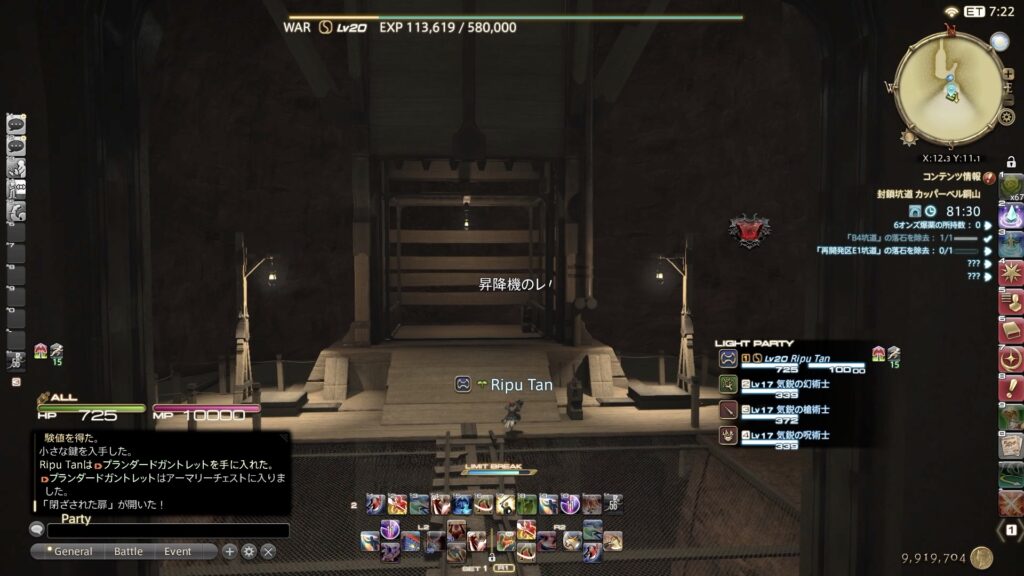Select the Lv17 lancer party member row

point(790,409)
